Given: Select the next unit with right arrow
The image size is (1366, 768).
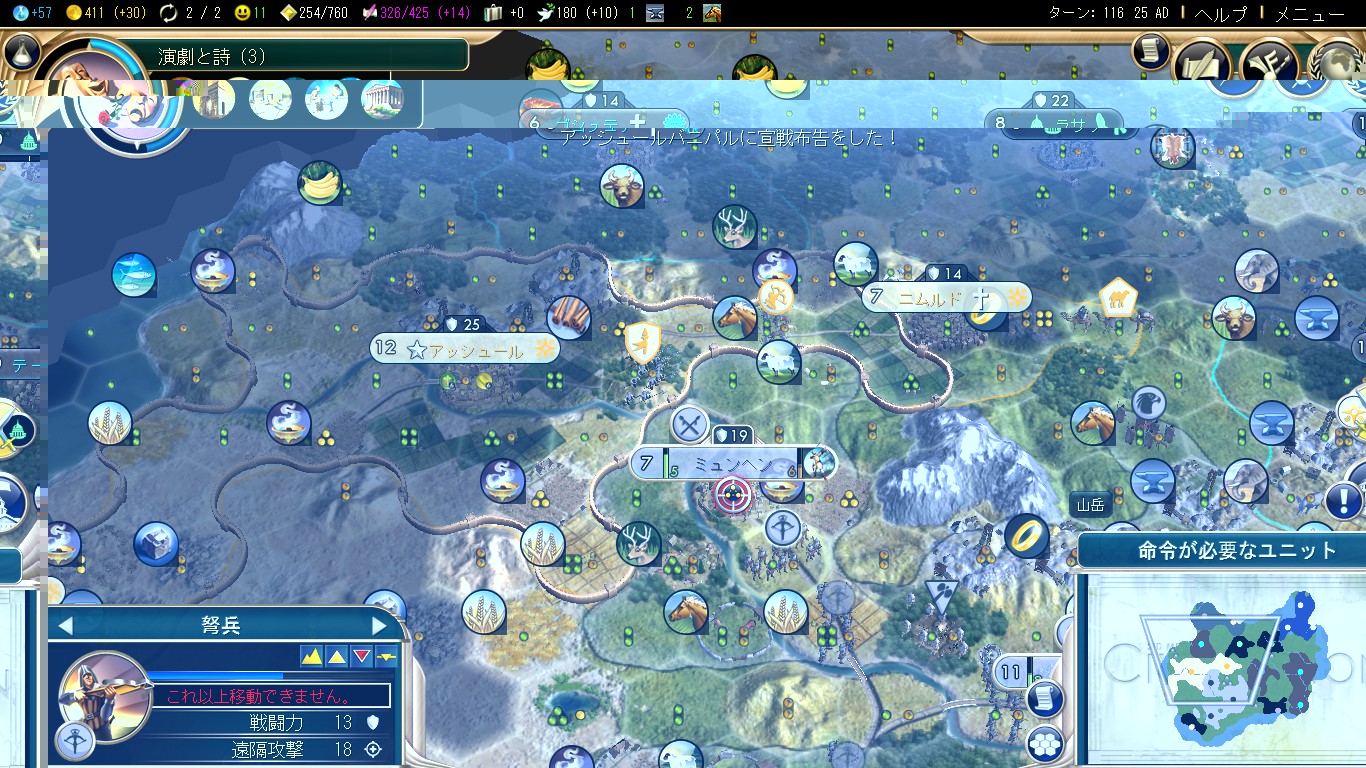Looking at the screenshot, I should tap(378, 626).
